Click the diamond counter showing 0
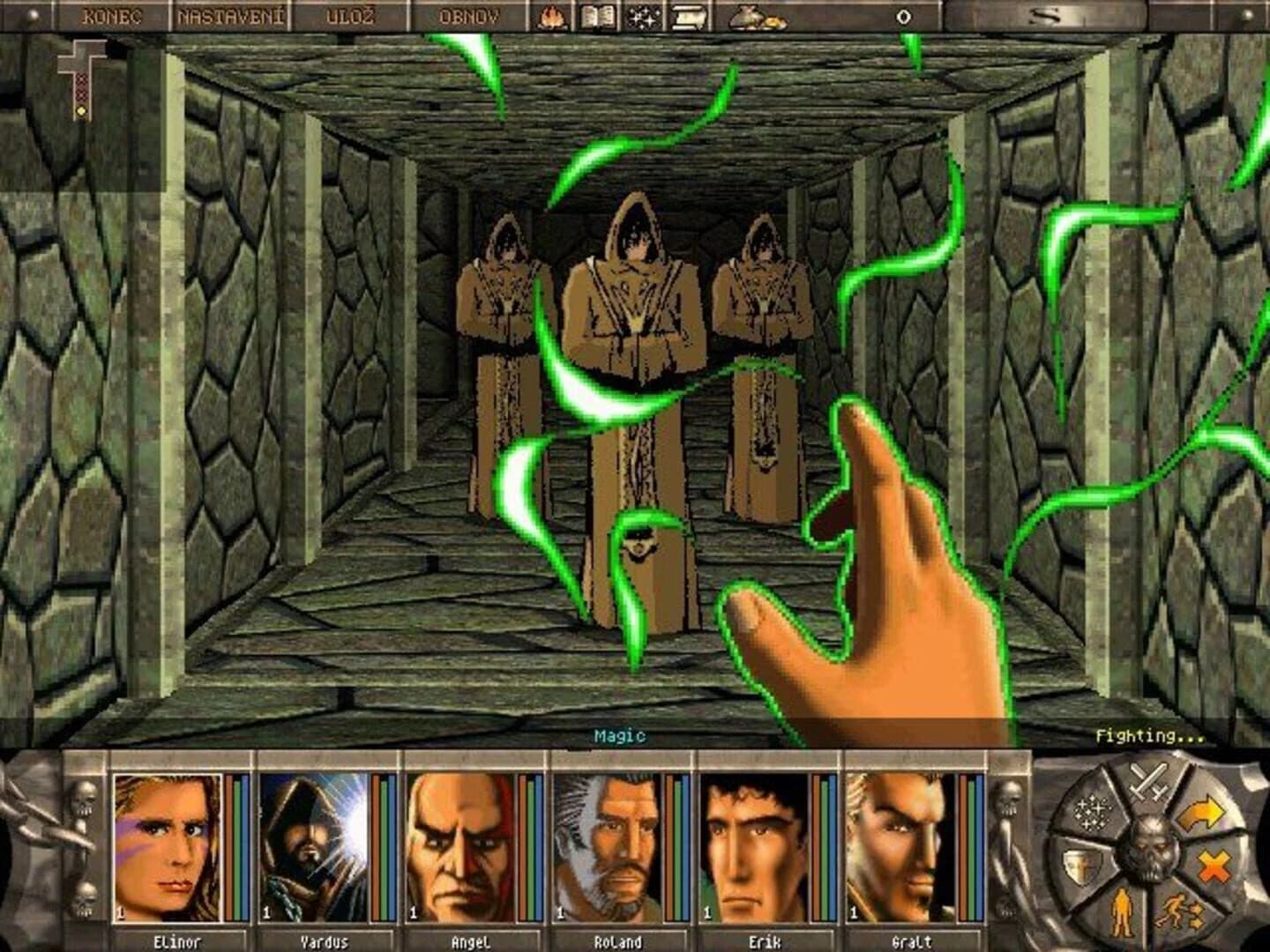The image size is (1270, 952). 903,15
